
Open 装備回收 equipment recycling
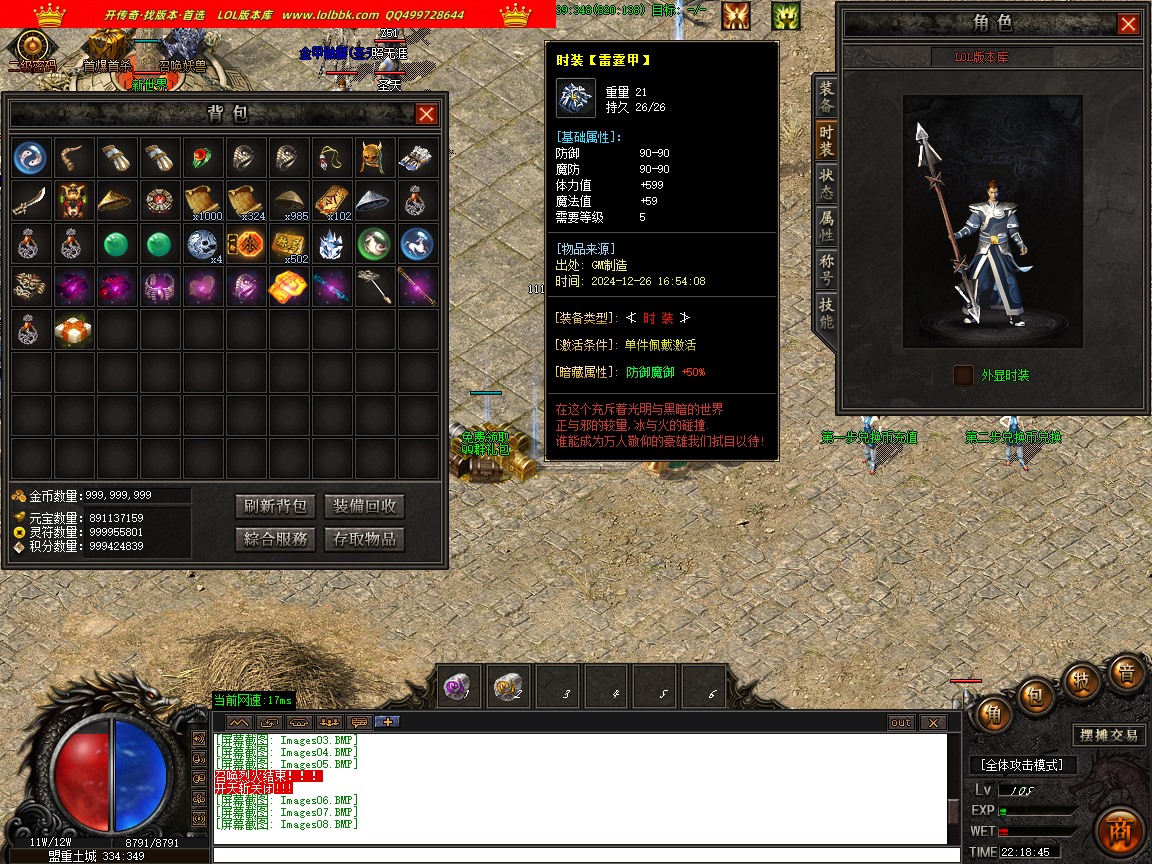(364, 506)
